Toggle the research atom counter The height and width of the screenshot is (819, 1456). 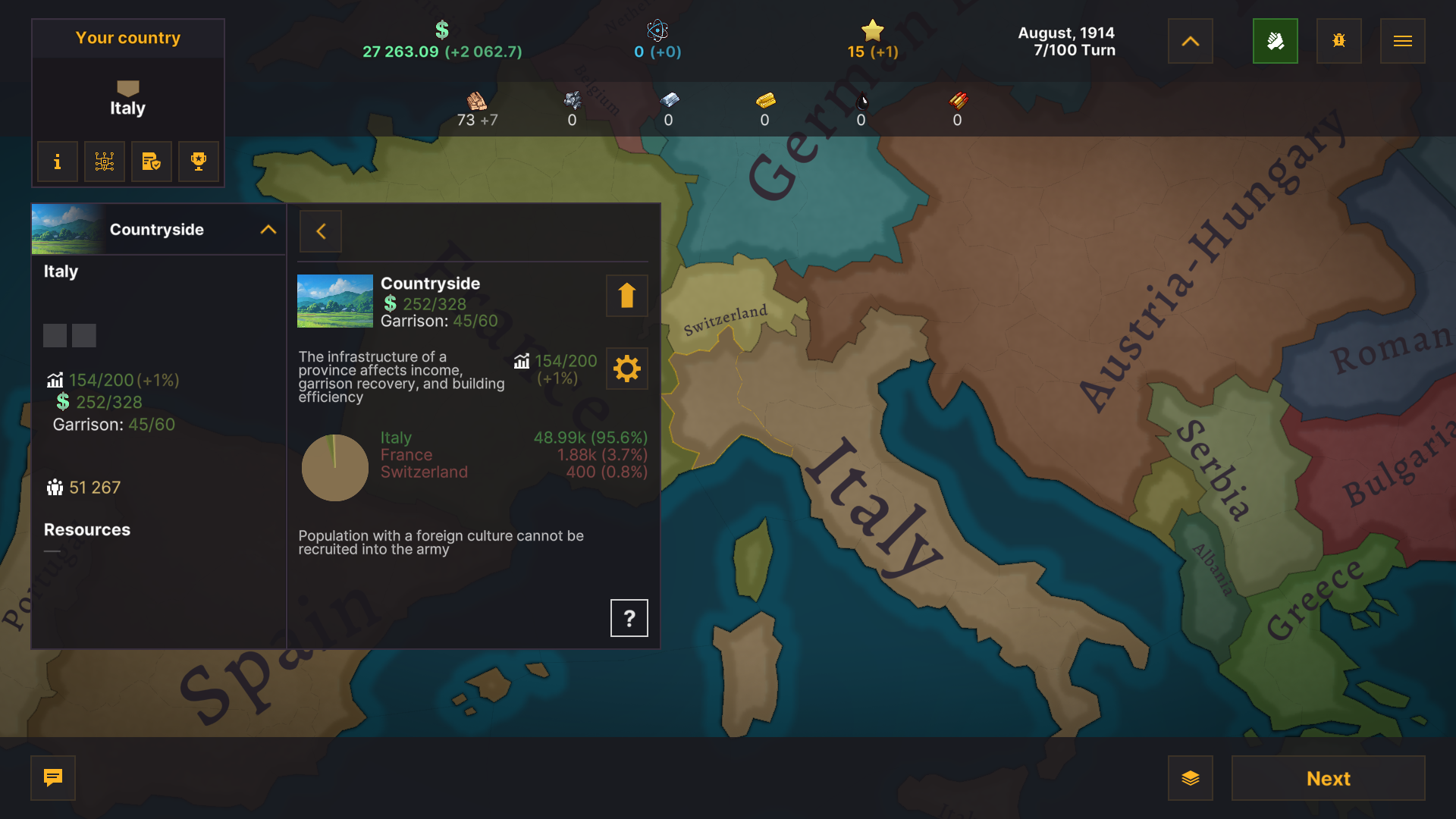(657, 39)
